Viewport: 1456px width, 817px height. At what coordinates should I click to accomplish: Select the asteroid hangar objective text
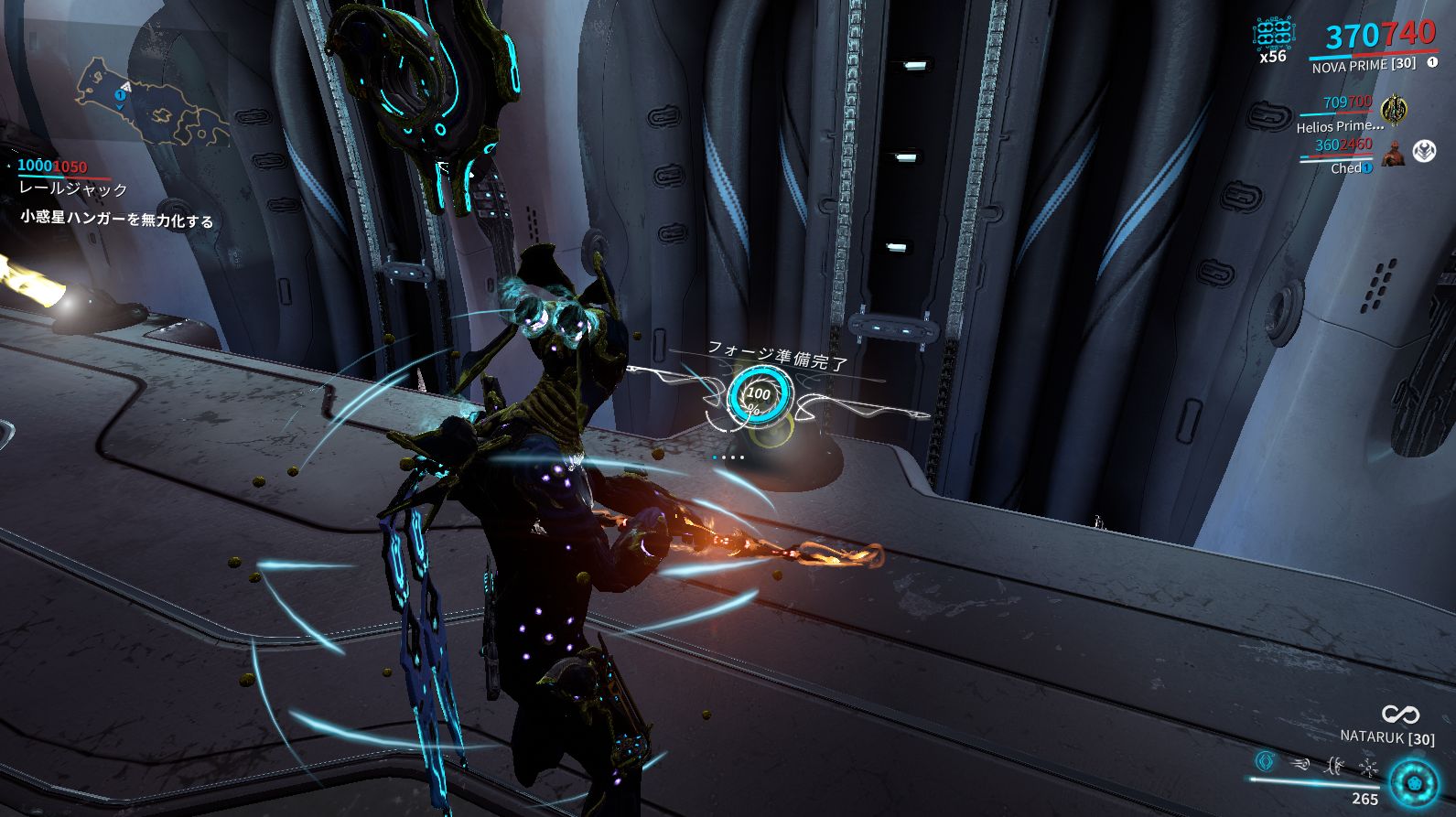pos(117,220)
